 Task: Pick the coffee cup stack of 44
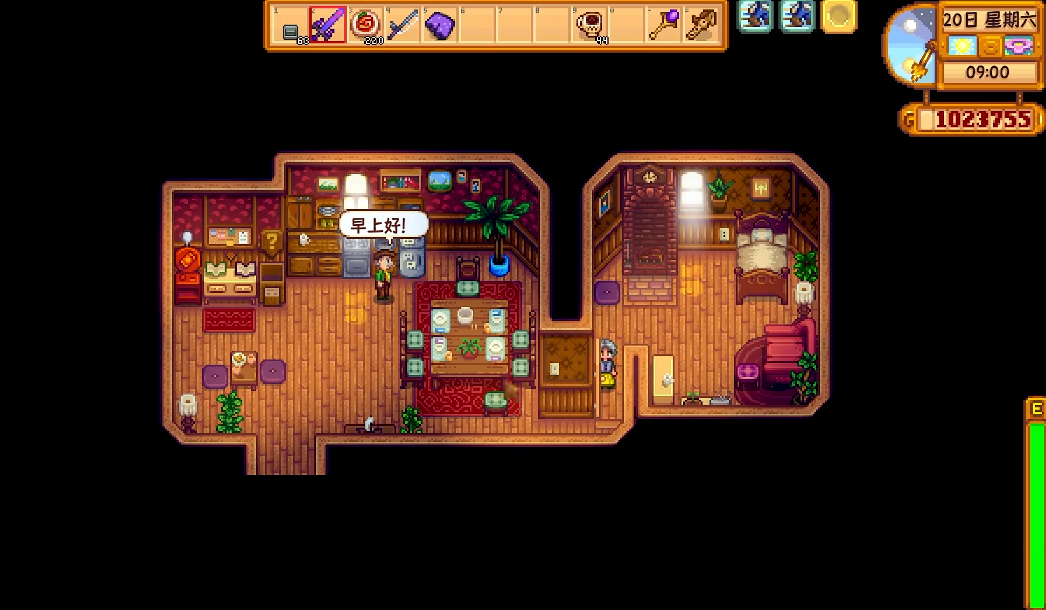[x=590, y=25]
